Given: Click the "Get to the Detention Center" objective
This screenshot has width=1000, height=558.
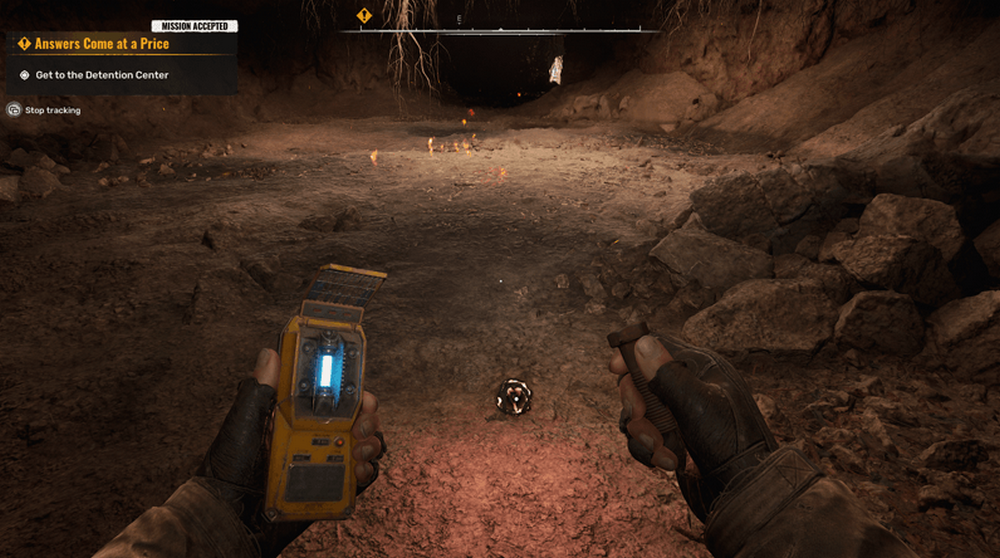Looking at the screenshot, I should point(101,75).
